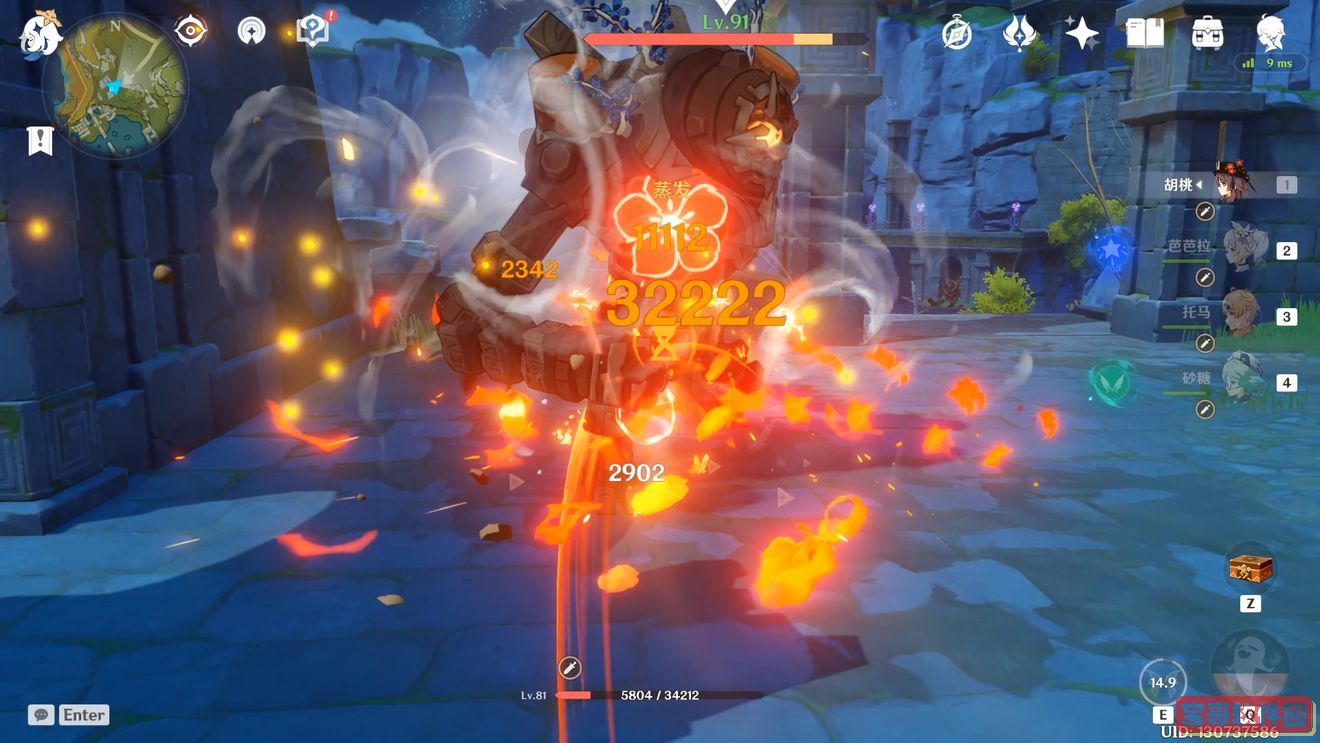Viewport: 1320px width, 743px height.
Task: Activate the elemental skill on cooldown
Action: click(x=1163, y=683)
